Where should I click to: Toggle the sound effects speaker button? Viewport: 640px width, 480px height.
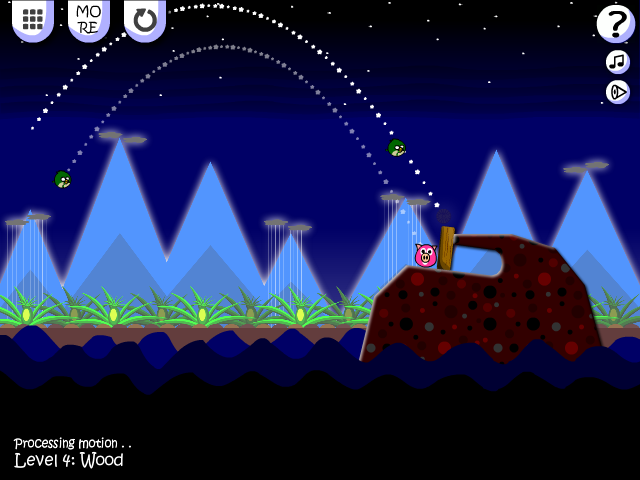(617, 92)
